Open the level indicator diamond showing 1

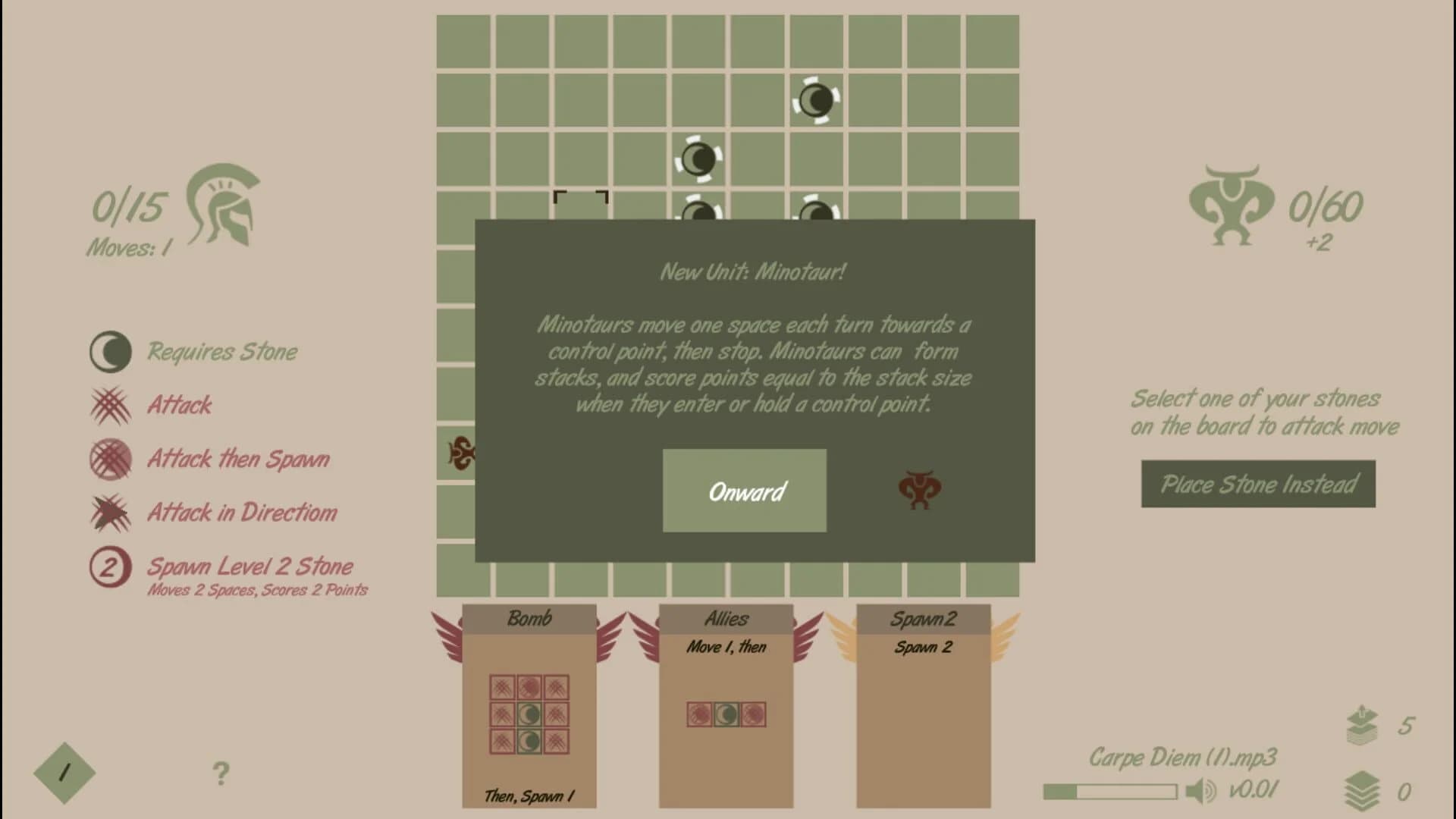point(64,771)
